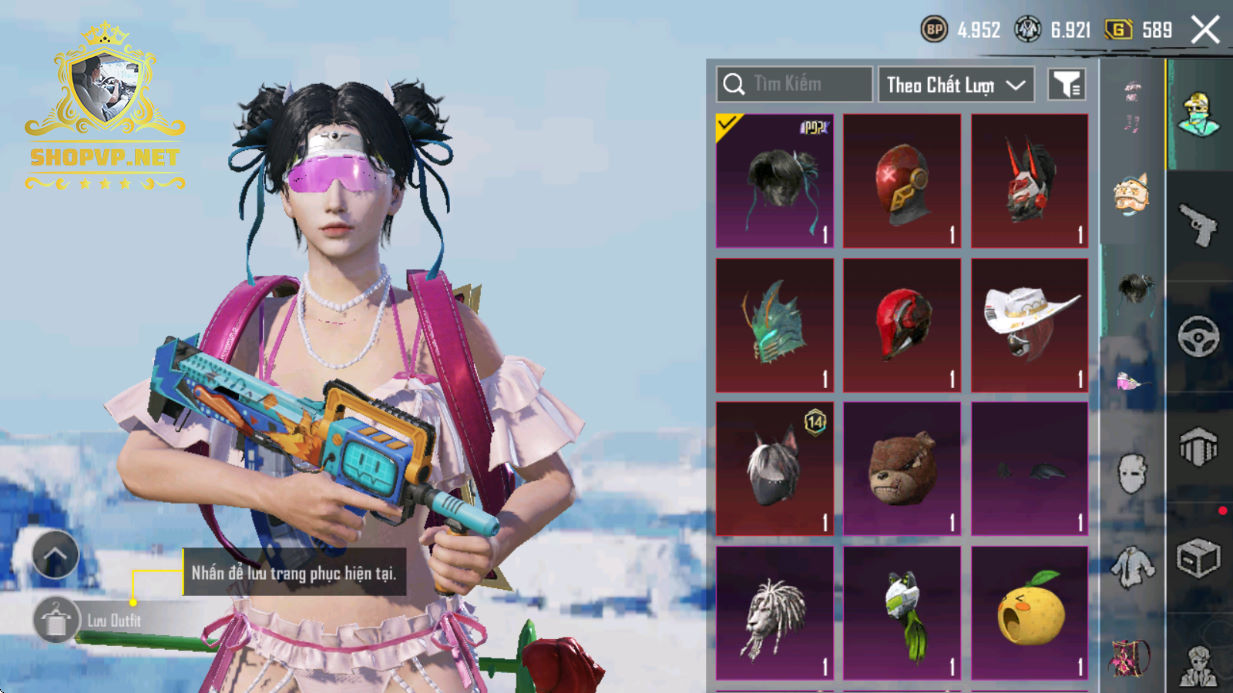Screen dimensions: 1233x693
Task: Pick the white cowboy hat item
Action: 1029,325
